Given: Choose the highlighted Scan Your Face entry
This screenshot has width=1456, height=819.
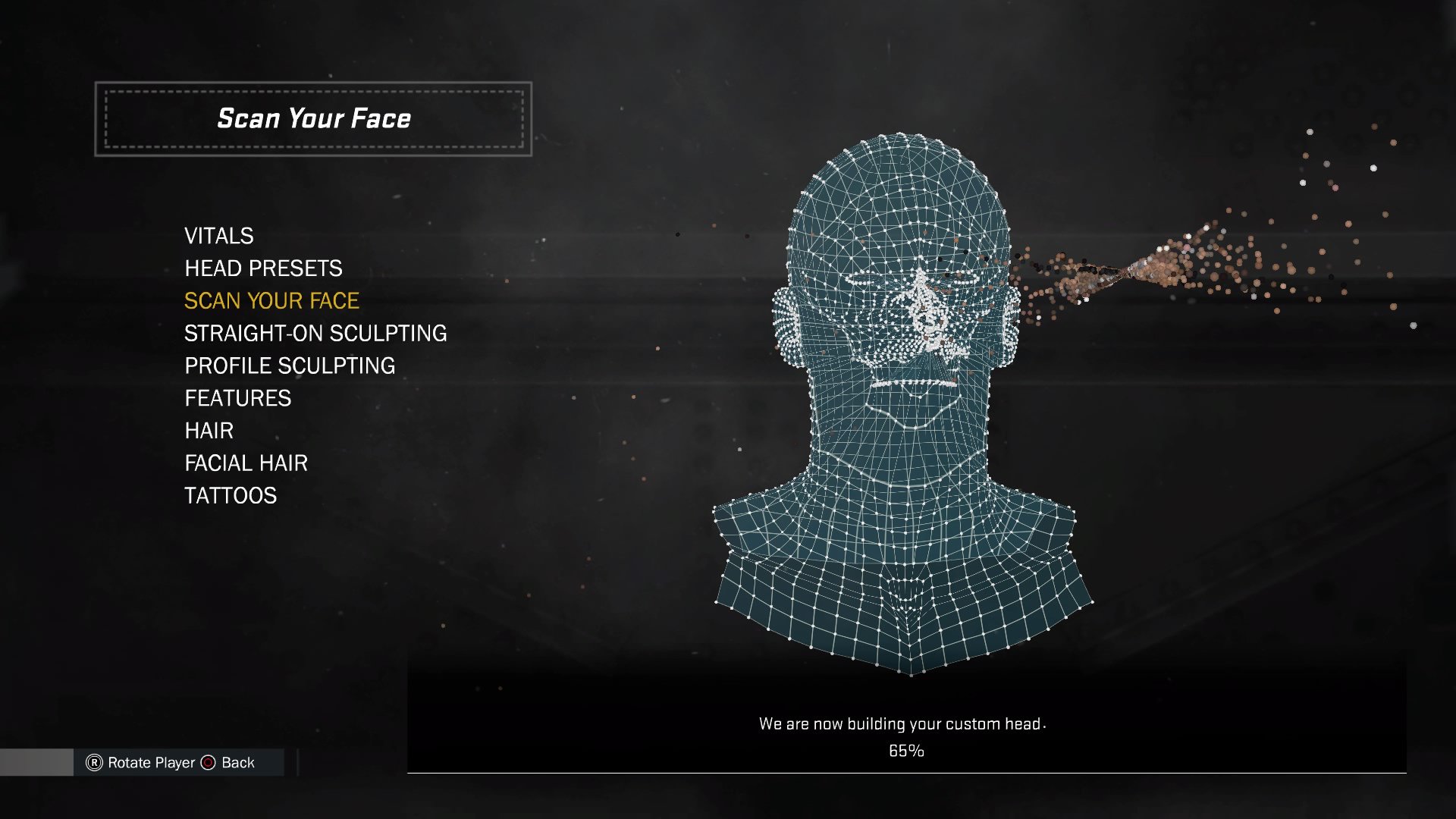Looking at the screenshot, I should tap(271, 301).
